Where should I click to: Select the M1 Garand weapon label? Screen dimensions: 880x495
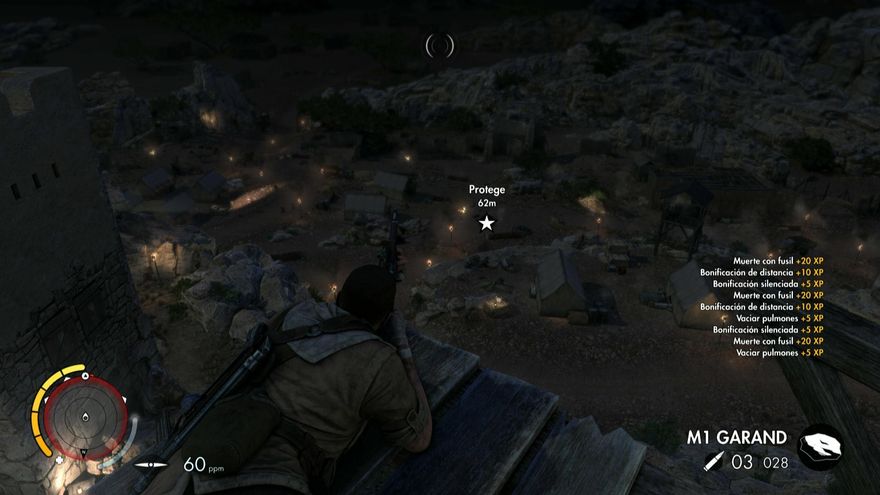pos(736,437)
